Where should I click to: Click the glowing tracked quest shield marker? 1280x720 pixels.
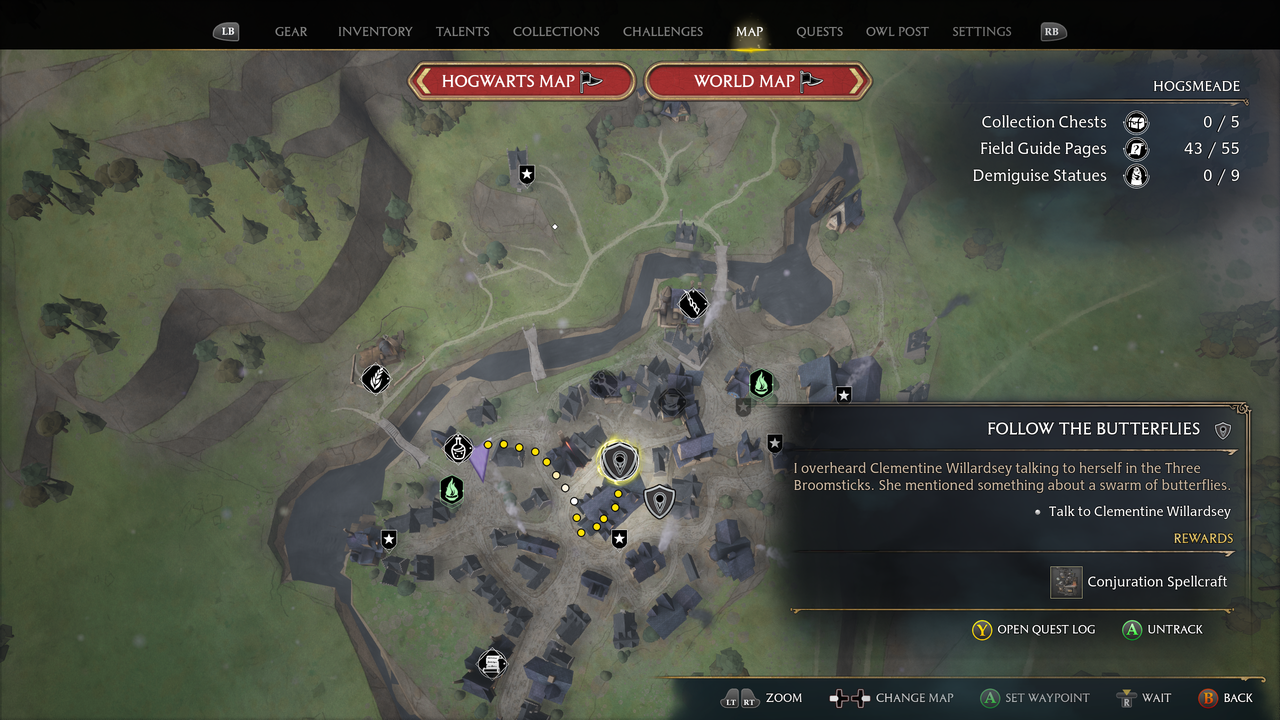click(618, 460)
